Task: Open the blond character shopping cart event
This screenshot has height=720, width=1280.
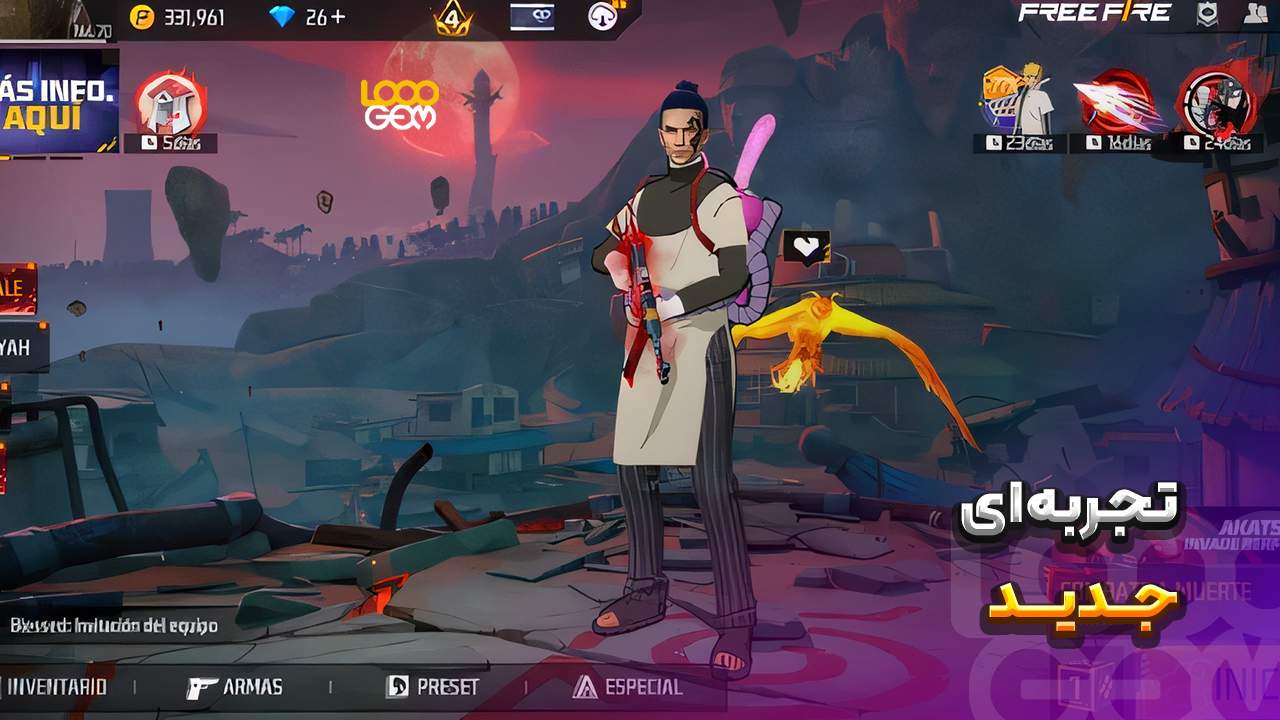Action: tap(1016, 100)
